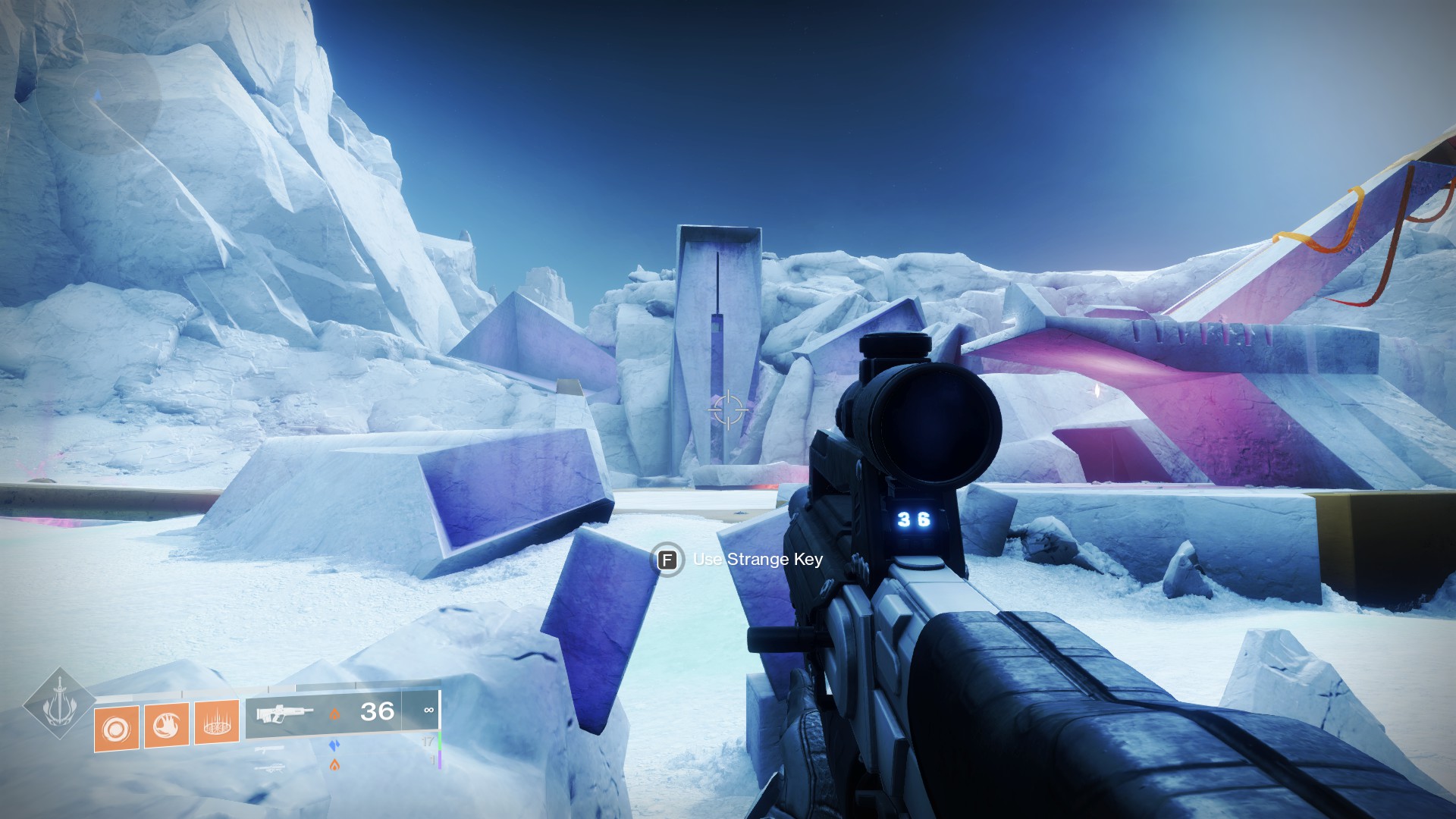Image resolution: width=1456 pixels, height=819 pixels.
Task: Choose the third stowed weapon icon
Action: pos(270,768)
